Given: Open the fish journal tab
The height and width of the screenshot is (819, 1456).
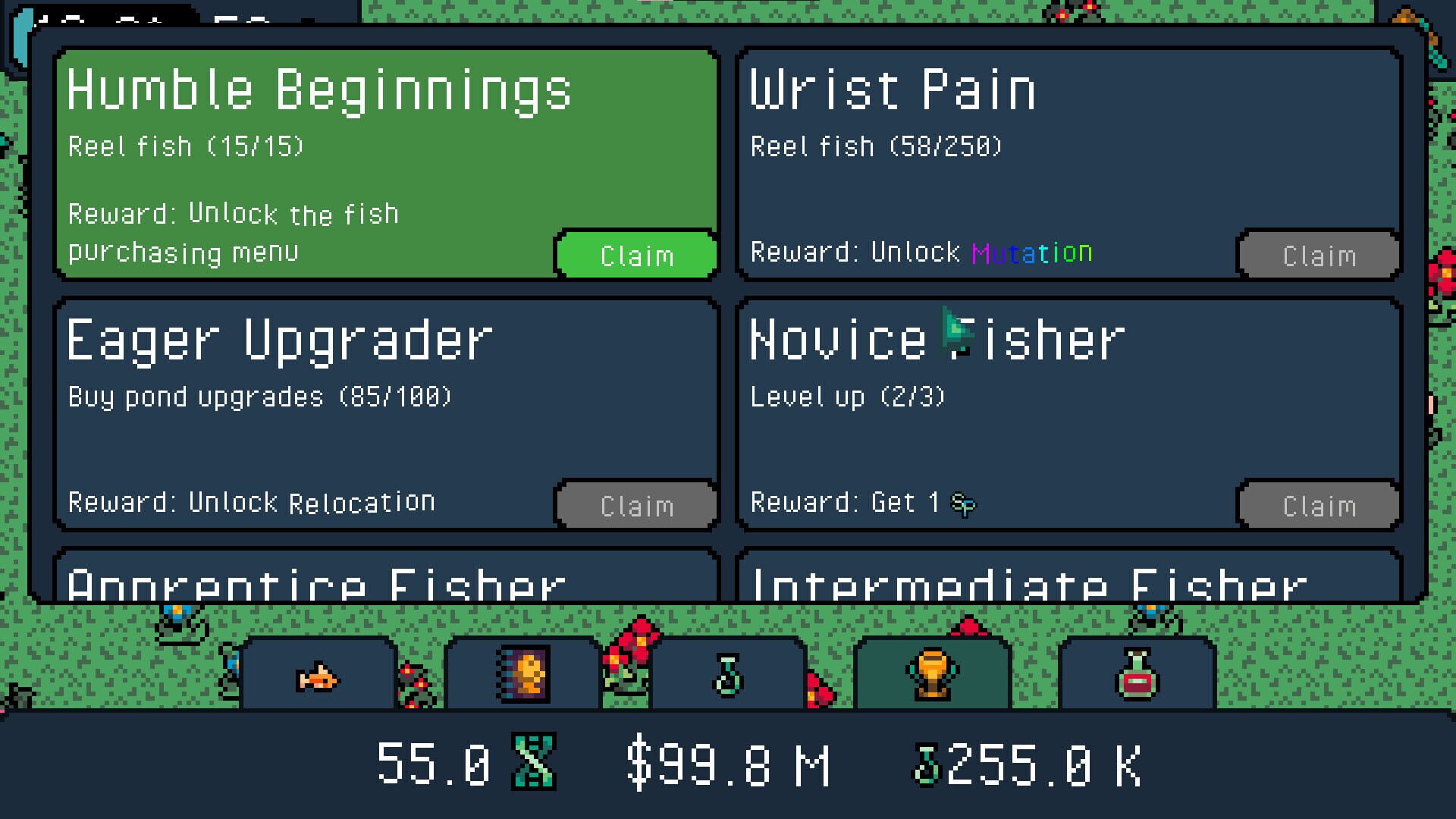Looking at the screenshot, I should [x=523, y=675].
